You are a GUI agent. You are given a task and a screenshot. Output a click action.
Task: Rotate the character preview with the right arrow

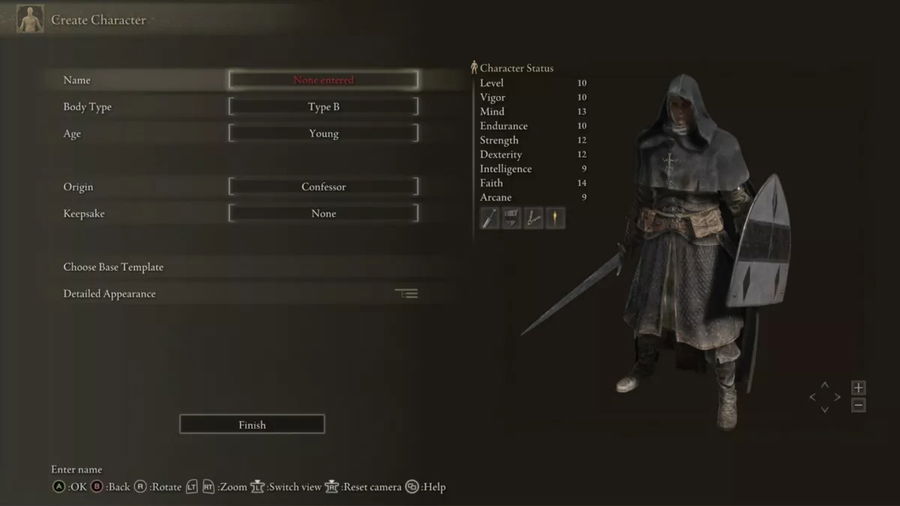837,397
